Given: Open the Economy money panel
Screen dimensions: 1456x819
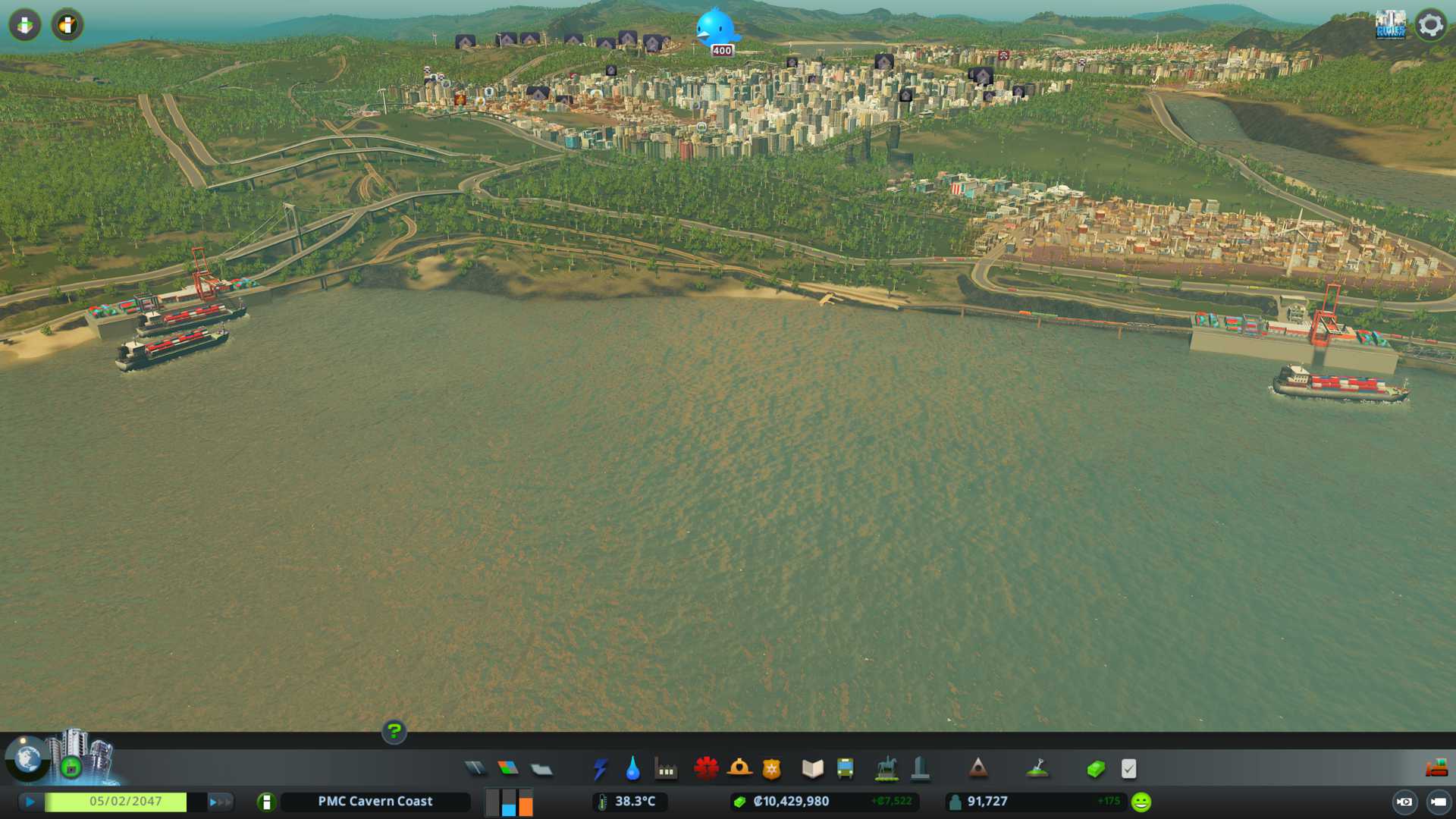Looking at the screenshot, I should pos(1096,769).
